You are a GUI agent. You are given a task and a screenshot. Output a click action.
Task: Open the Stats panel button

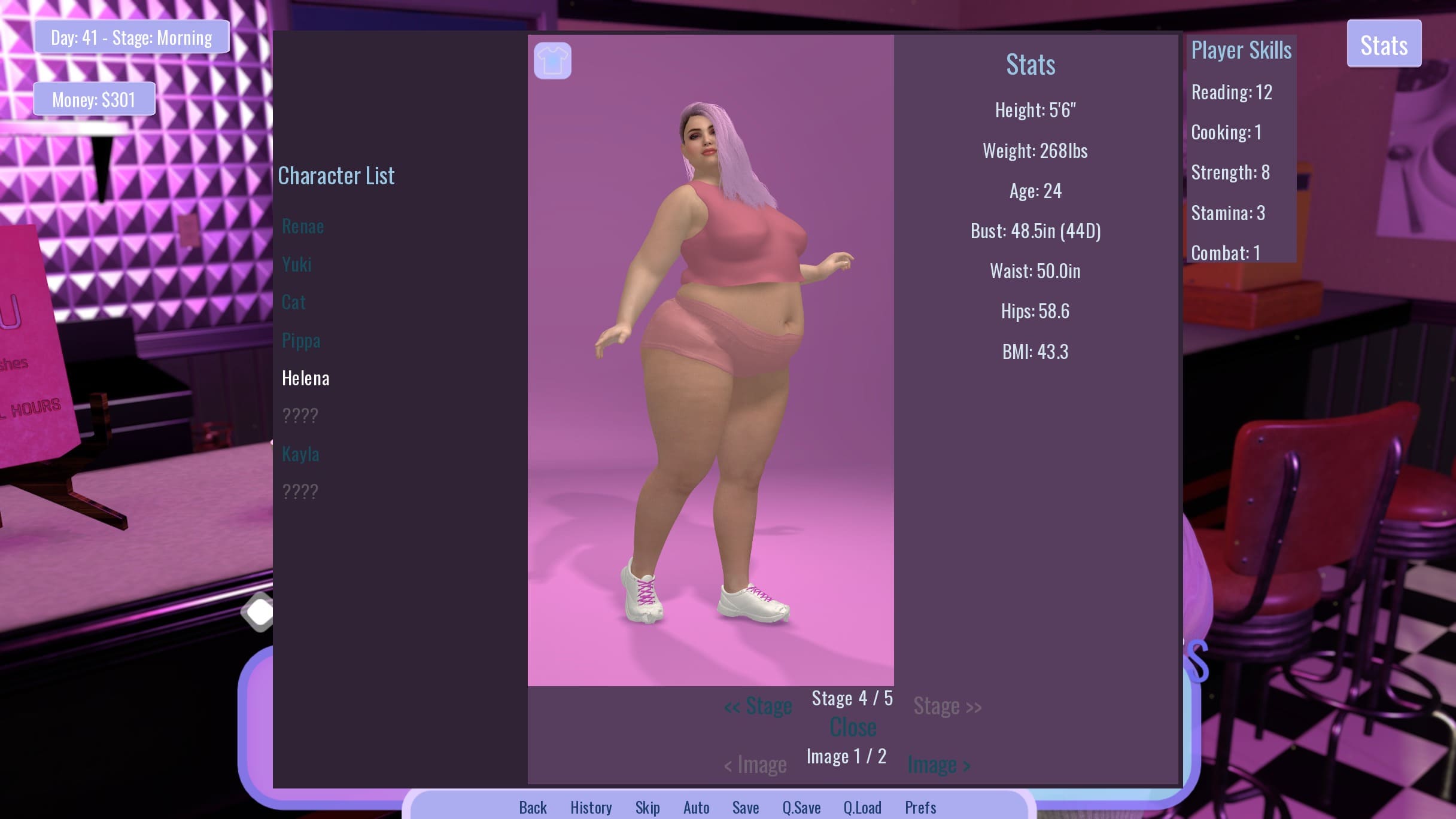(x=1384, y=44)
